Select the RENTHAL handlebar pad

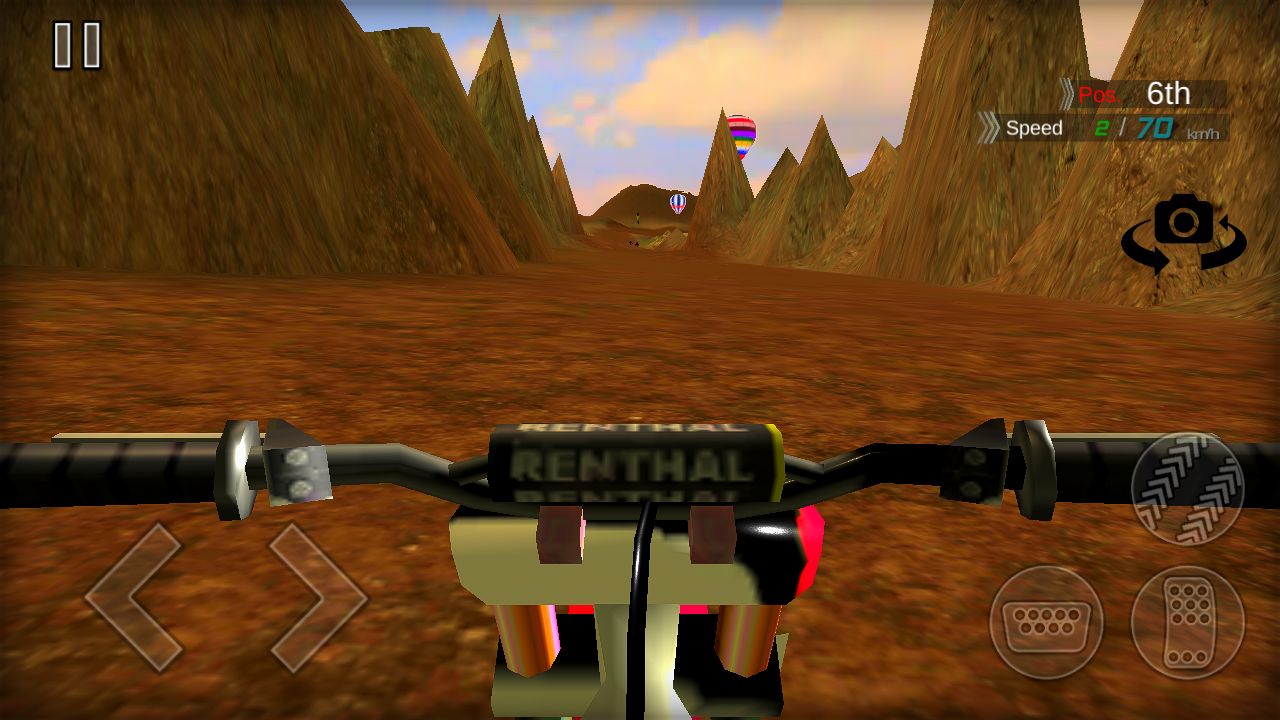point(628,463)
